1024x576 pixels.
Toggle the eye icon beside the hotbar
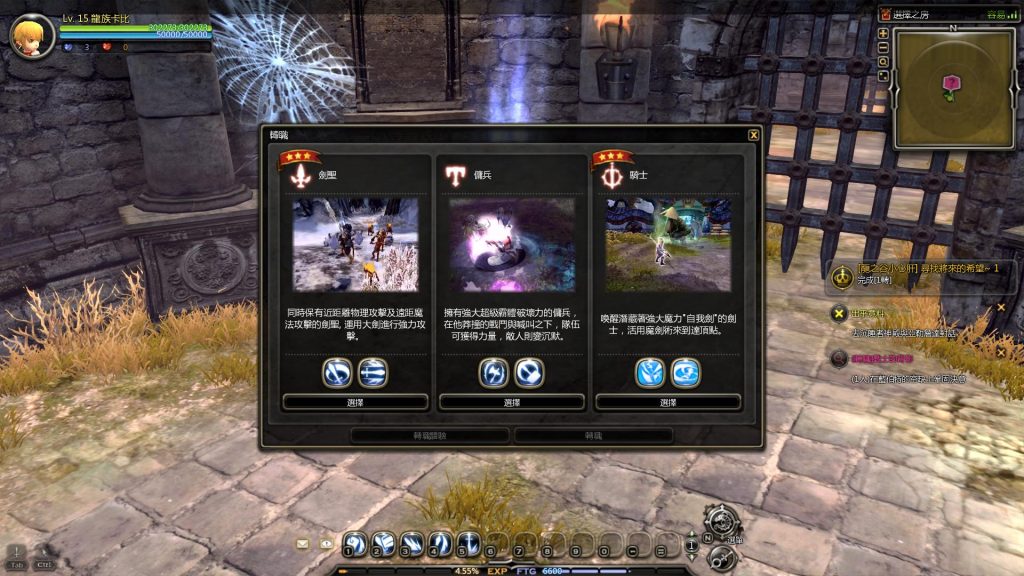(325, 544)
